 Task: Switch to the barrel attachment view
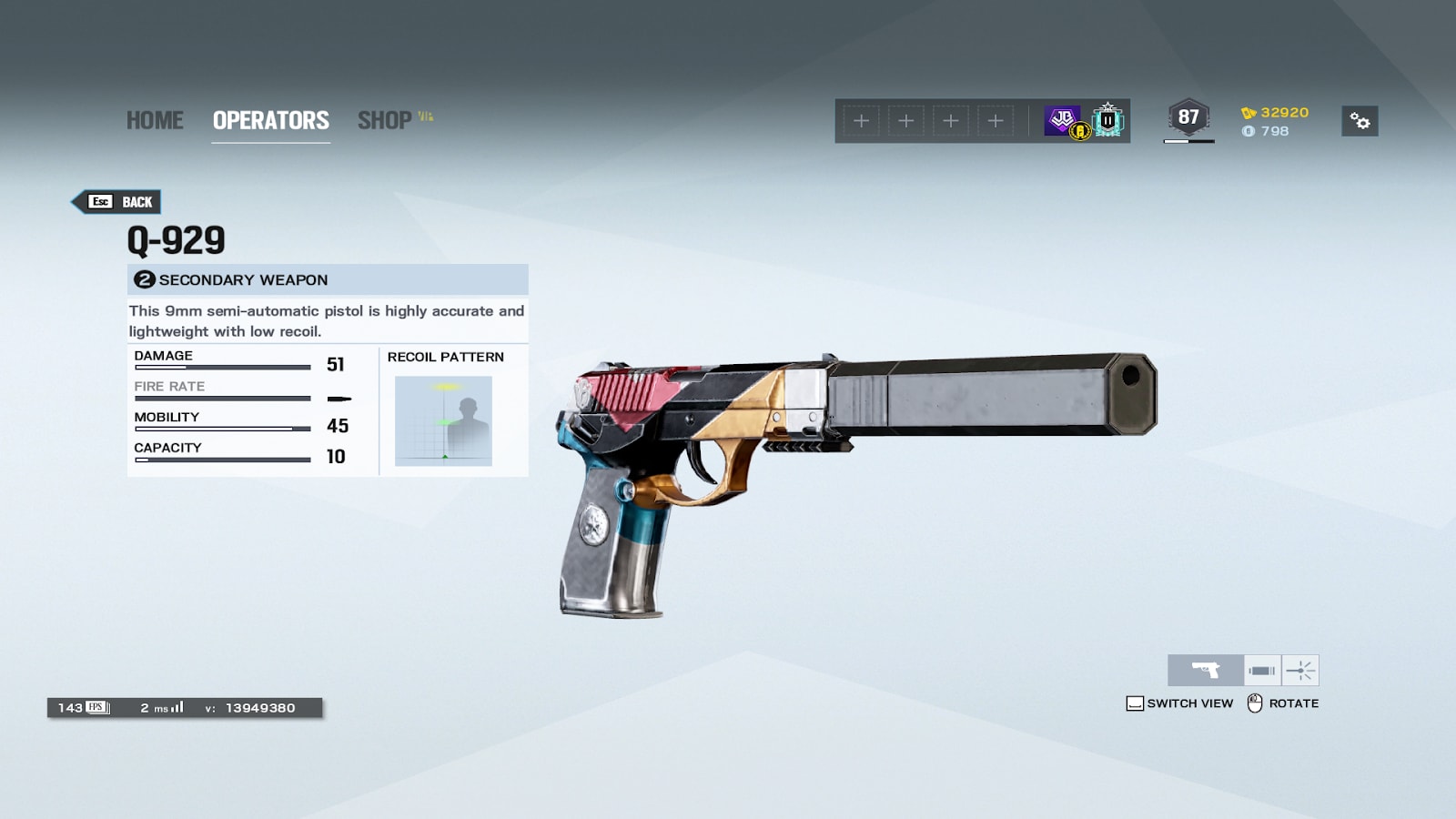coord(1262,671)
